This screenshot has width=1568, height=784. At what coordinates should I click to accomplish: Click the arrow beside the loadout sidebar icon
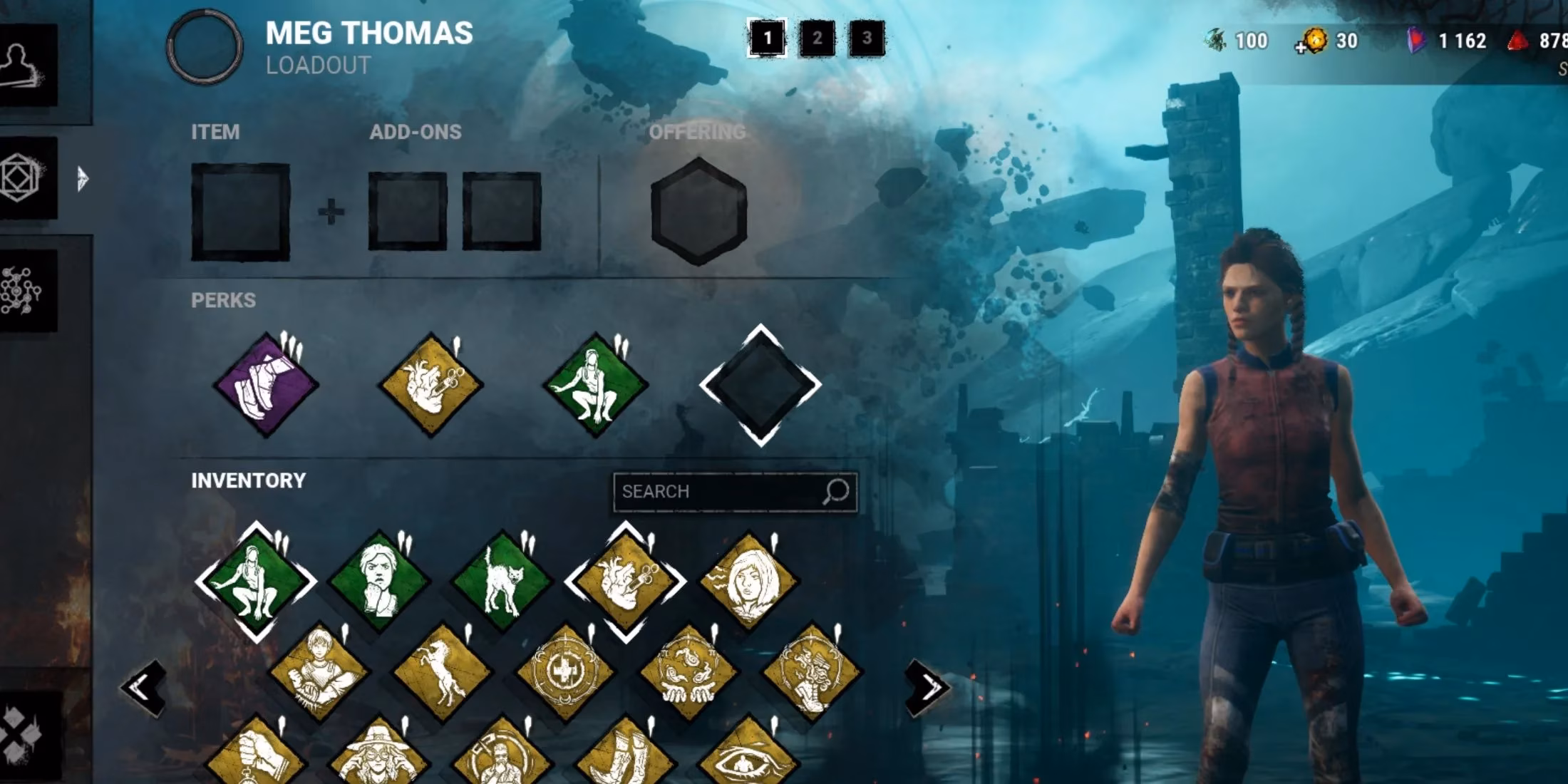tap(84, 177)
